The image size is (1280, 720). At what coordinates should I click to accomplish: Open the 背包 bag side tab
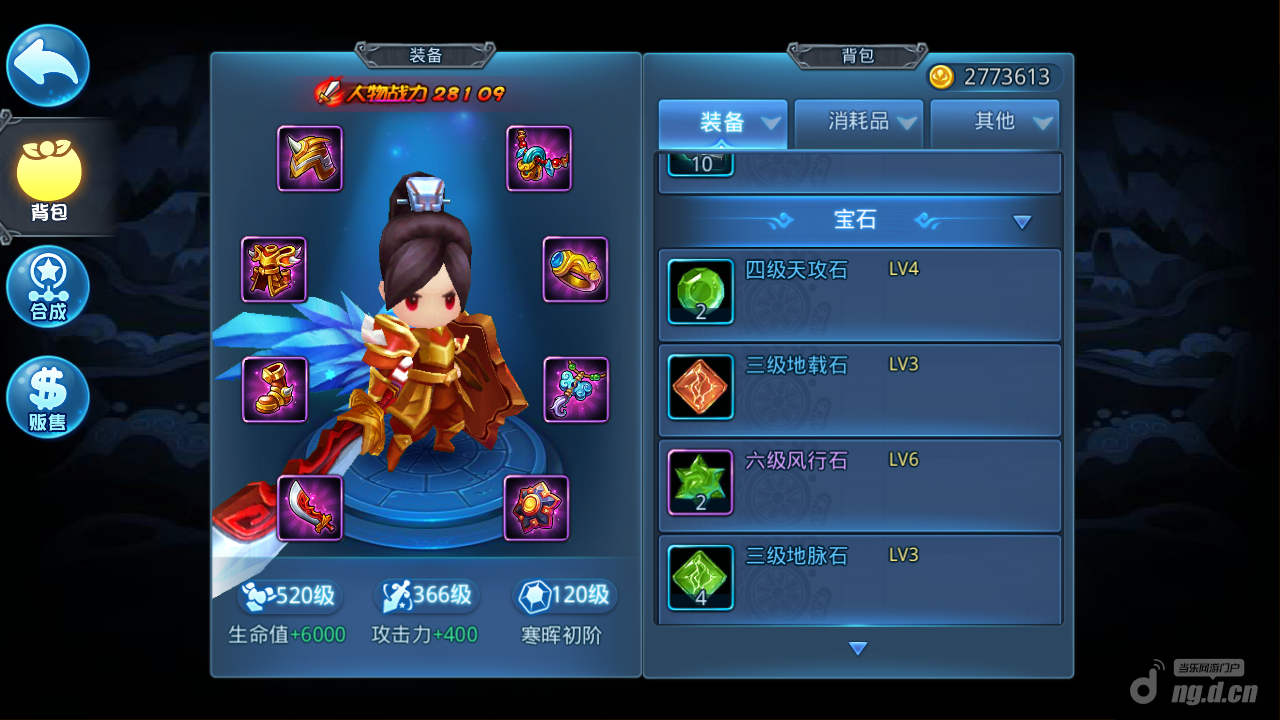[x=49, y=179]
